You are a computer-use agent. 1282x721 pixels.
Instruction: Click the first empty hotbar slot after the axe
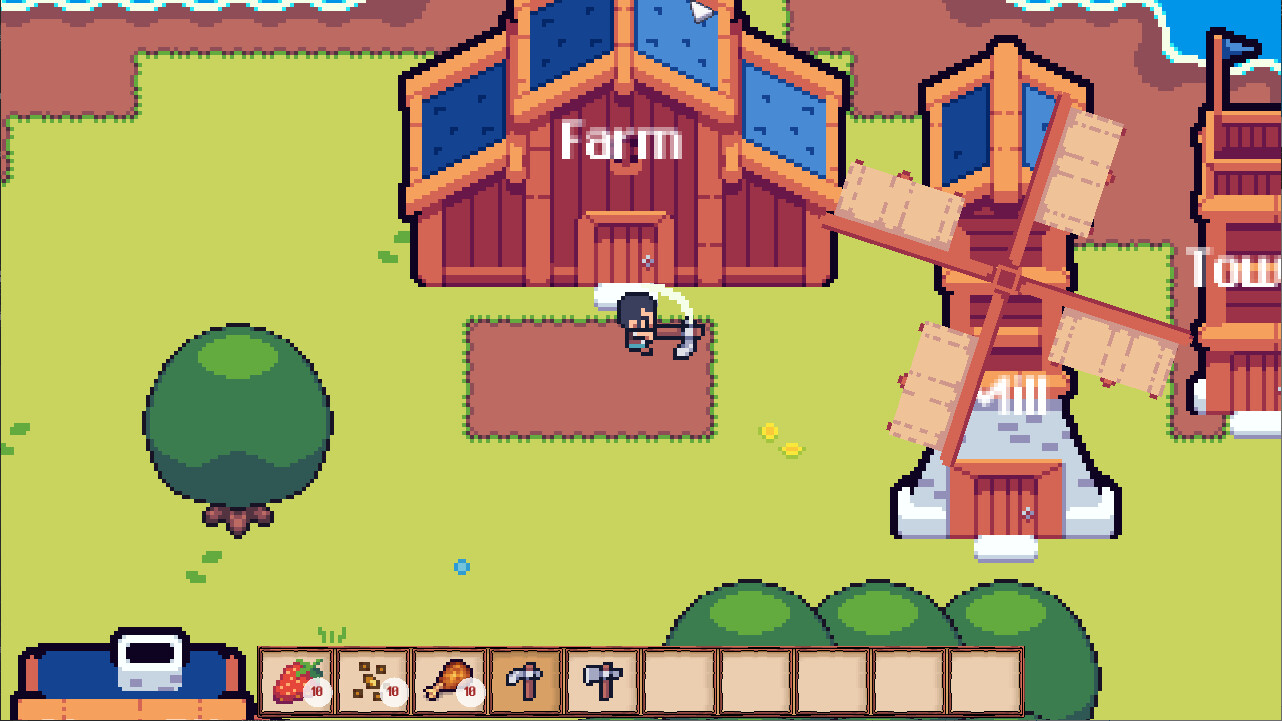pos(676,680)
